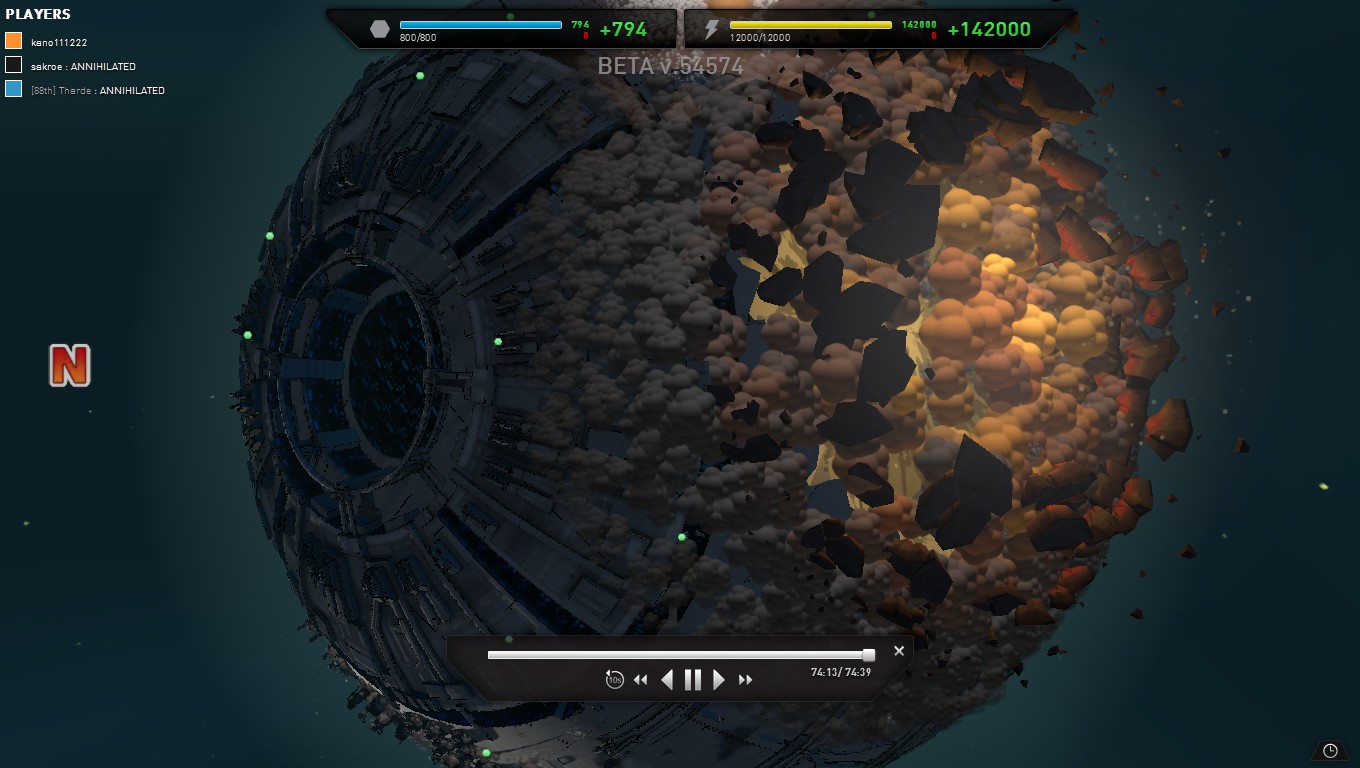Click kano111222's orange player color swatch
The height and width of the screenshot is (768, 1360).
13,40
